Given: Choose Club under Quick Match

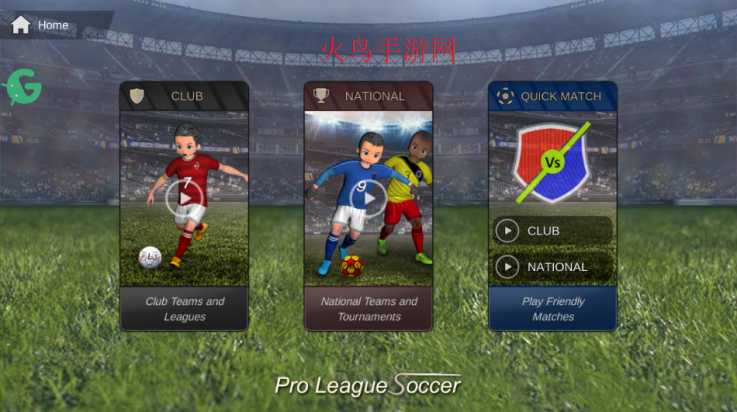Looking at the screenshot, I should [x=552, y=231].
